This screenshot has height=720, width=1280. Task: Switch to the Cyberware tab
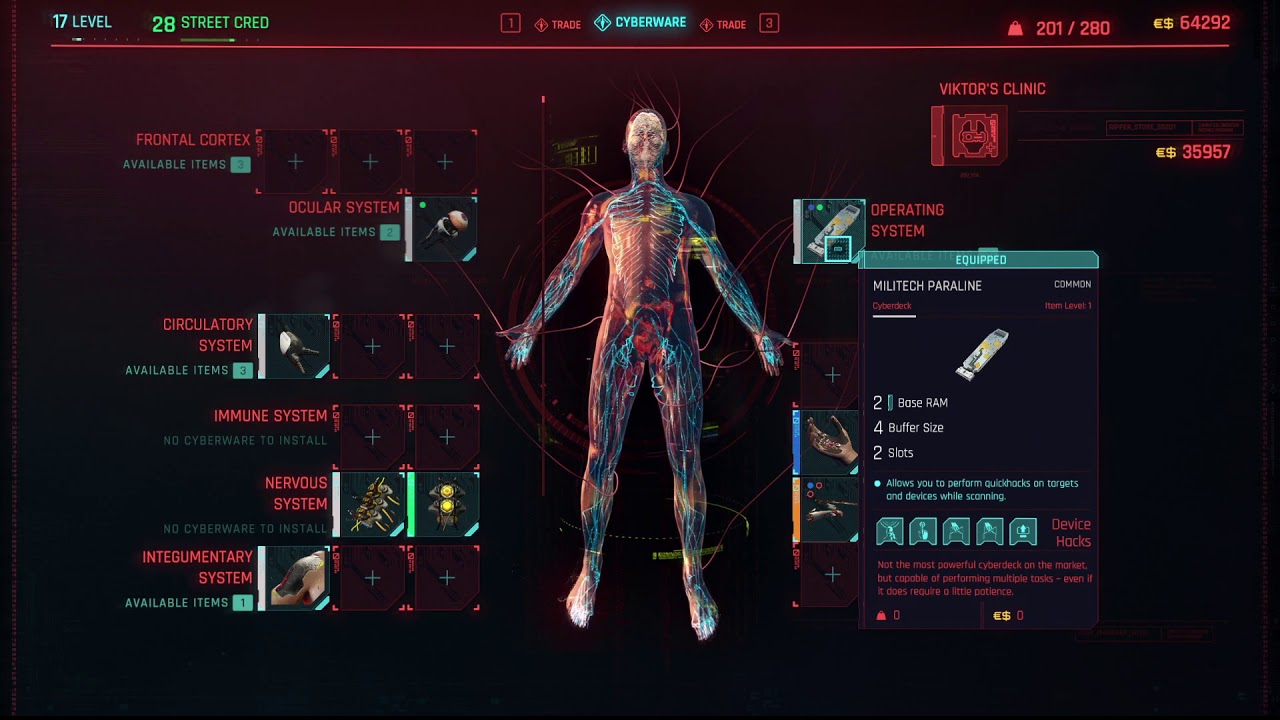[x=641, y=23]
